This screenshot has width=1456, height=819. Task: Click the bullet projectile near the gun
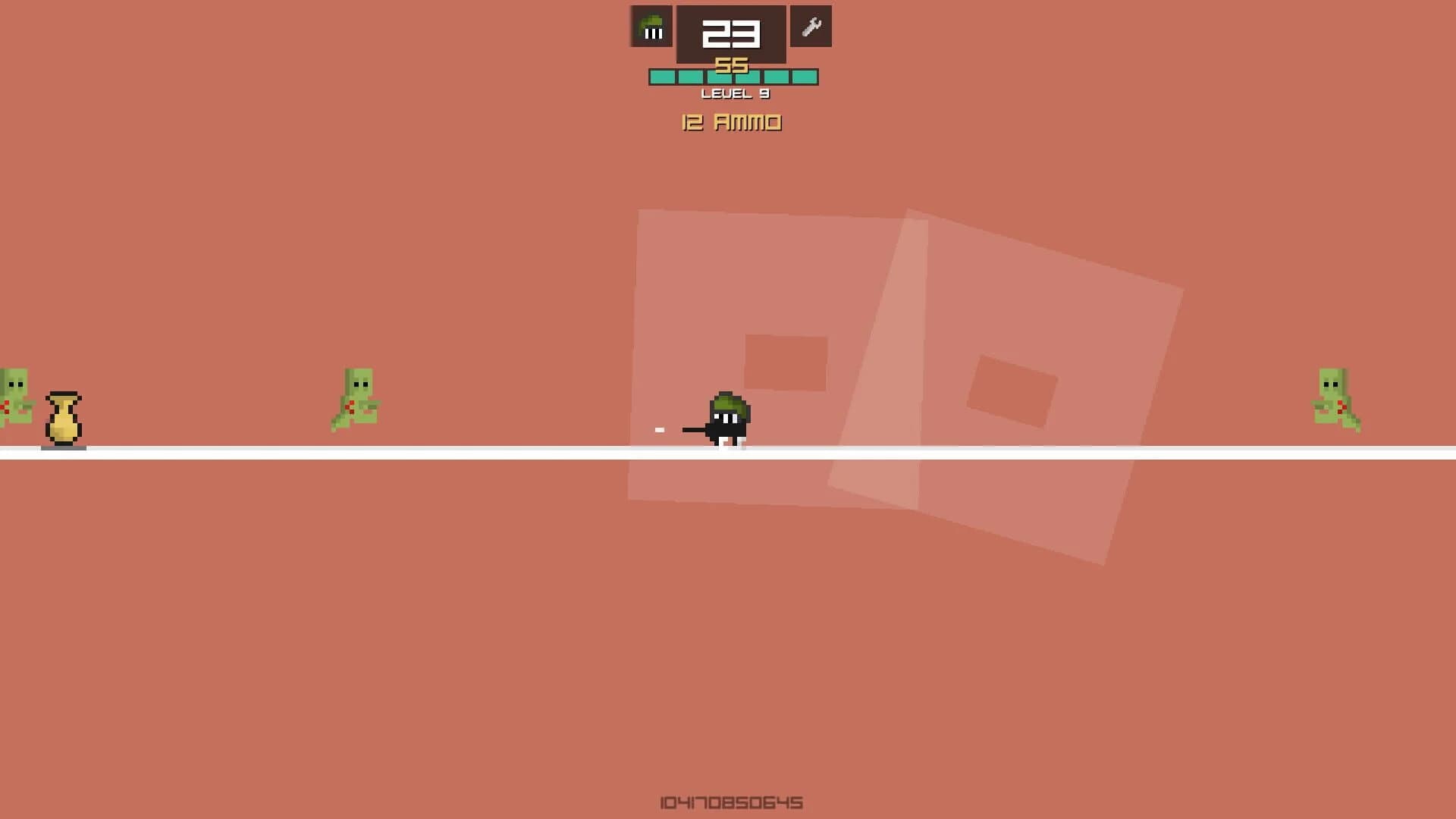point(658,429)
